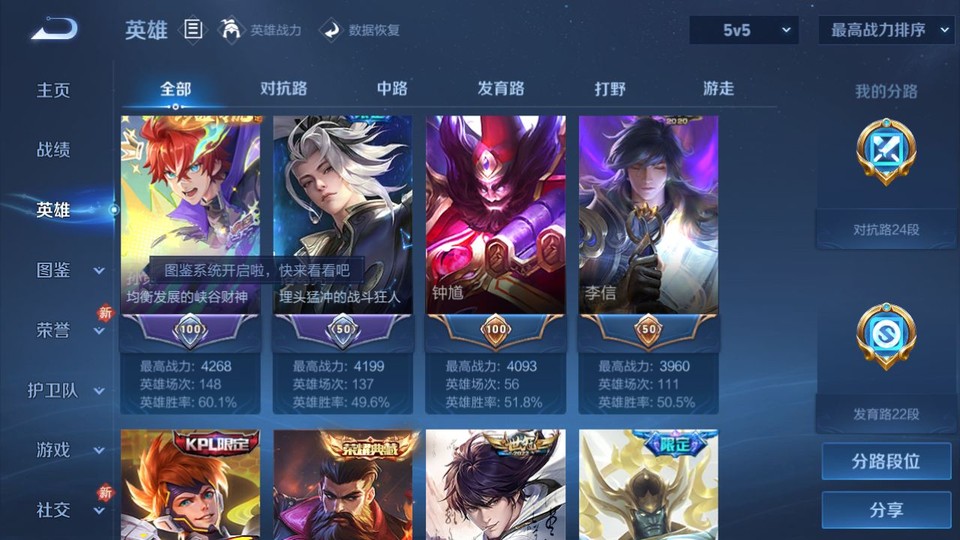
Task: Open 战绩 match record menu
Action: pos(54,150)
